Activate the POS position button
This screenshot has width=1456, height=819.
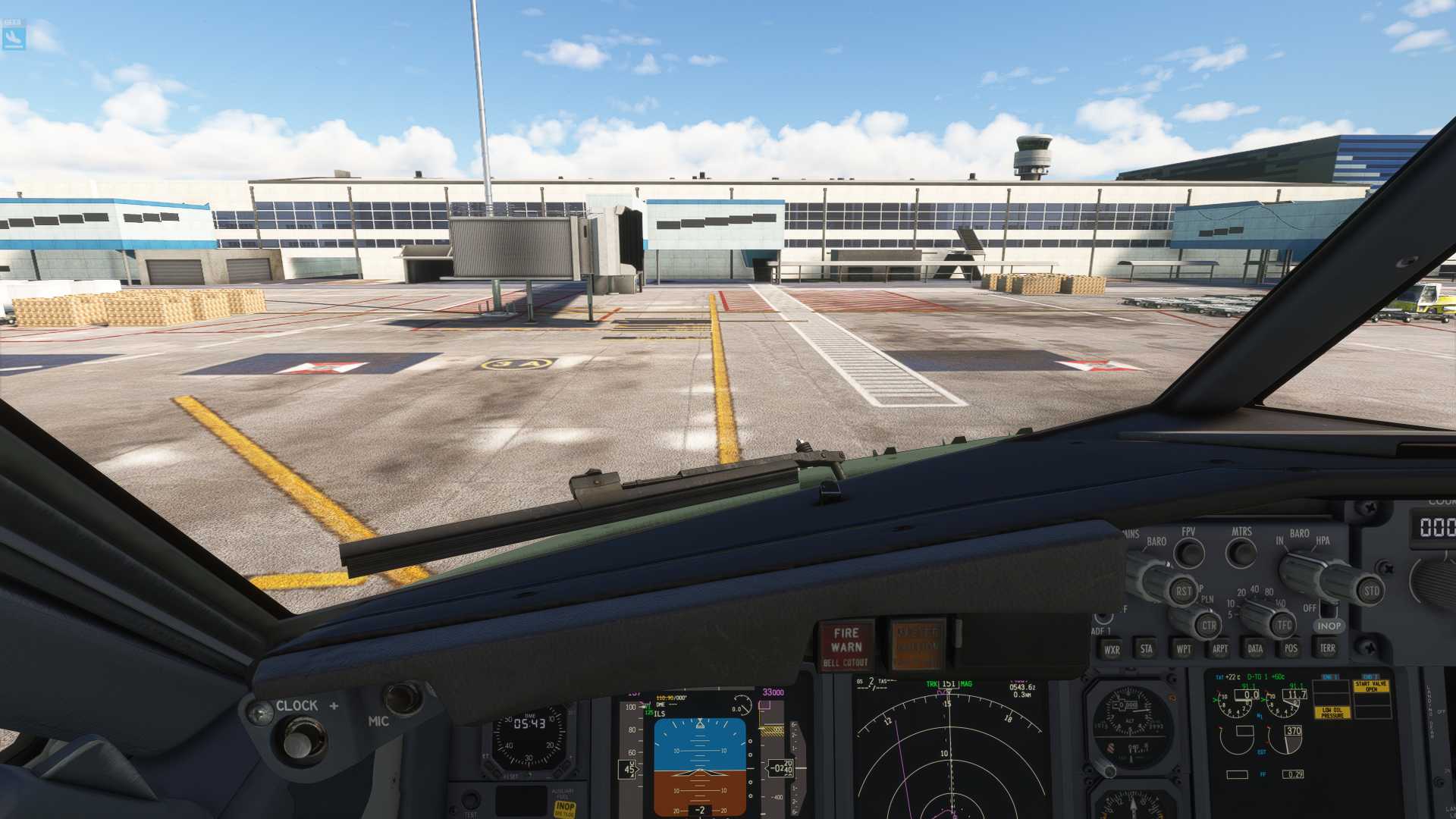pos(1291,648)
